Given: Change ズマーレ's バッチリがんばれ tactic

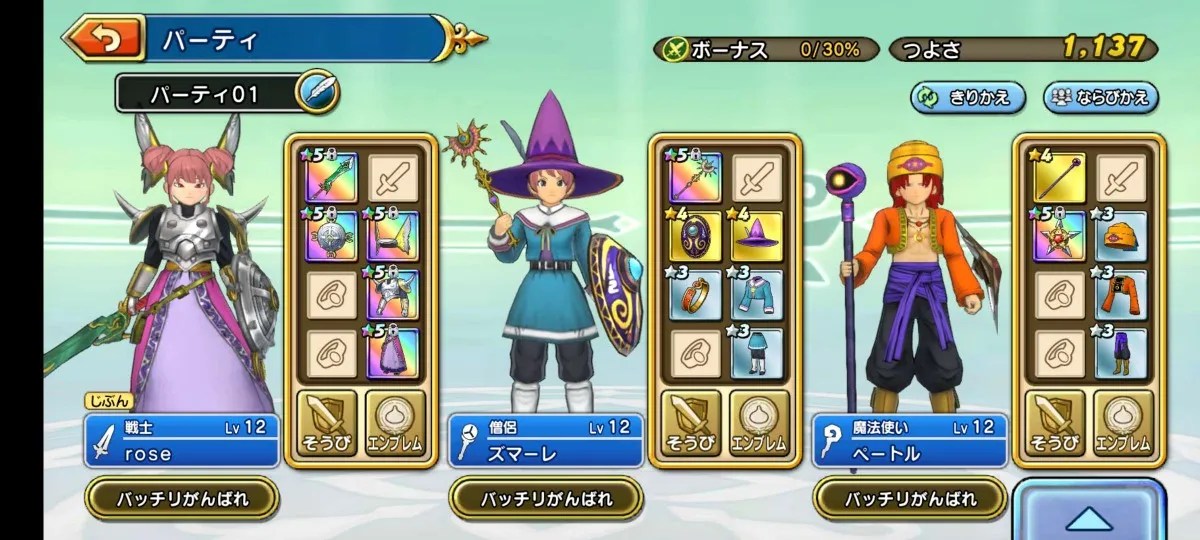Looking at the screenshot, I should coord(545,497).
